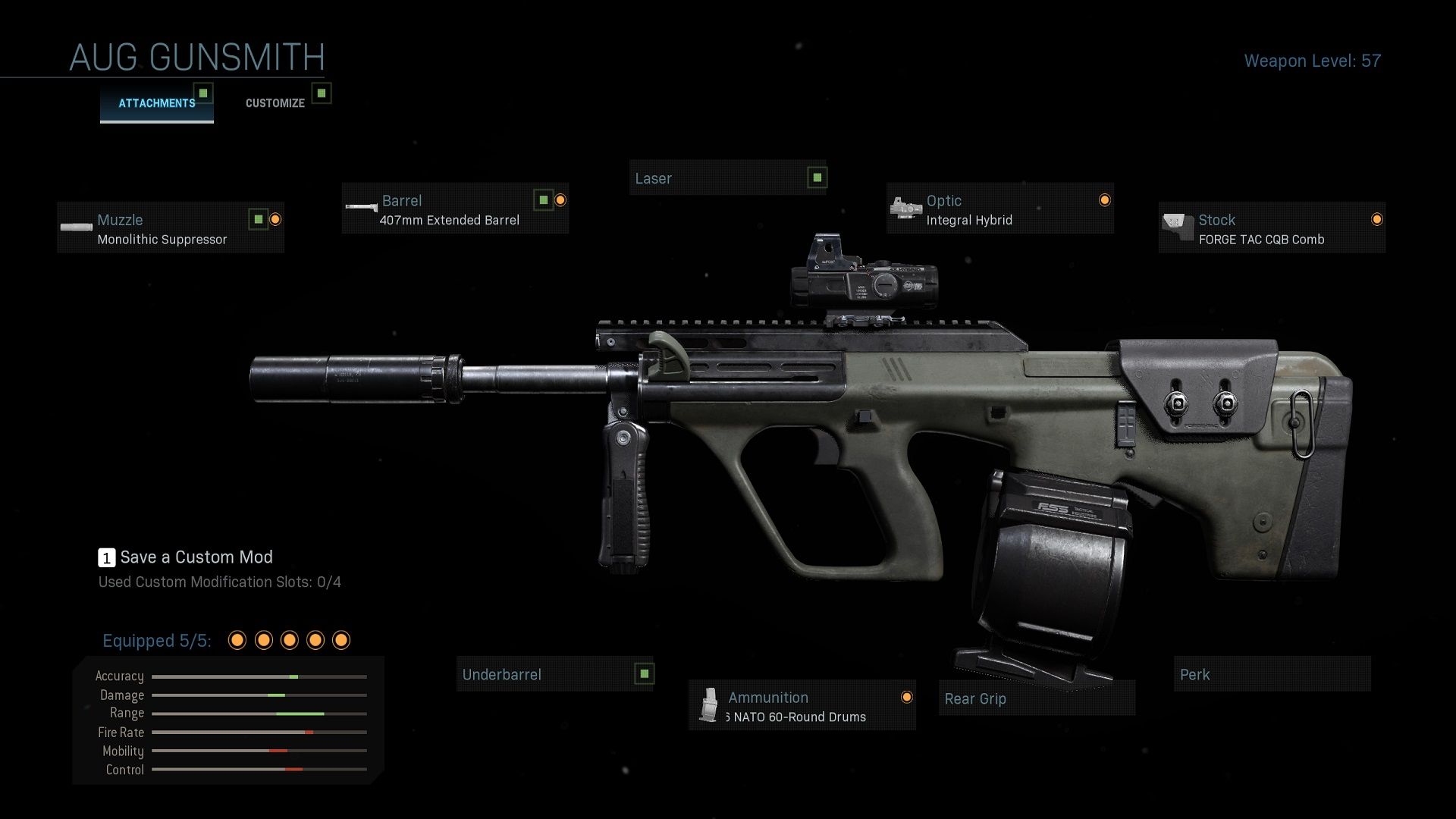Select the FORGE TAC CQB Comb stock icon

point(1176,226)
